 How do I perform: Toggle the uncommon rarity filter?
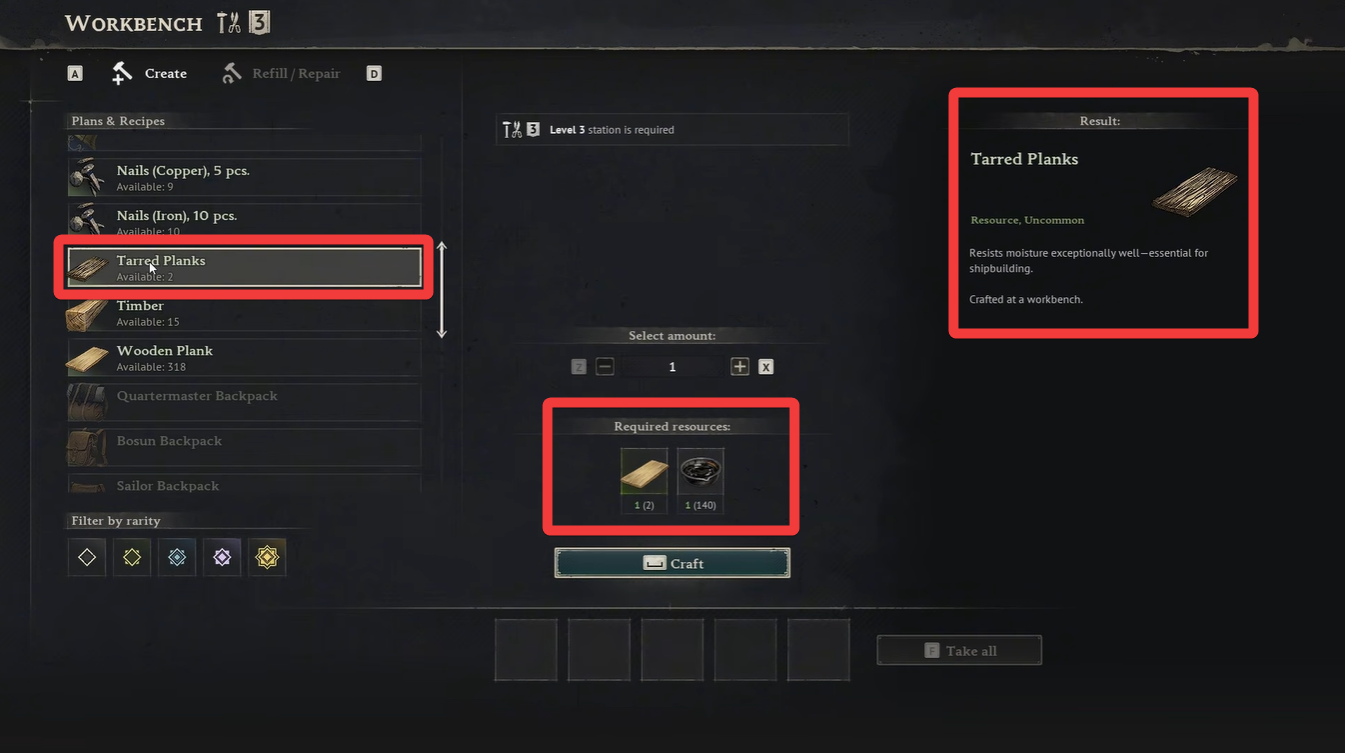pos(131,557)
